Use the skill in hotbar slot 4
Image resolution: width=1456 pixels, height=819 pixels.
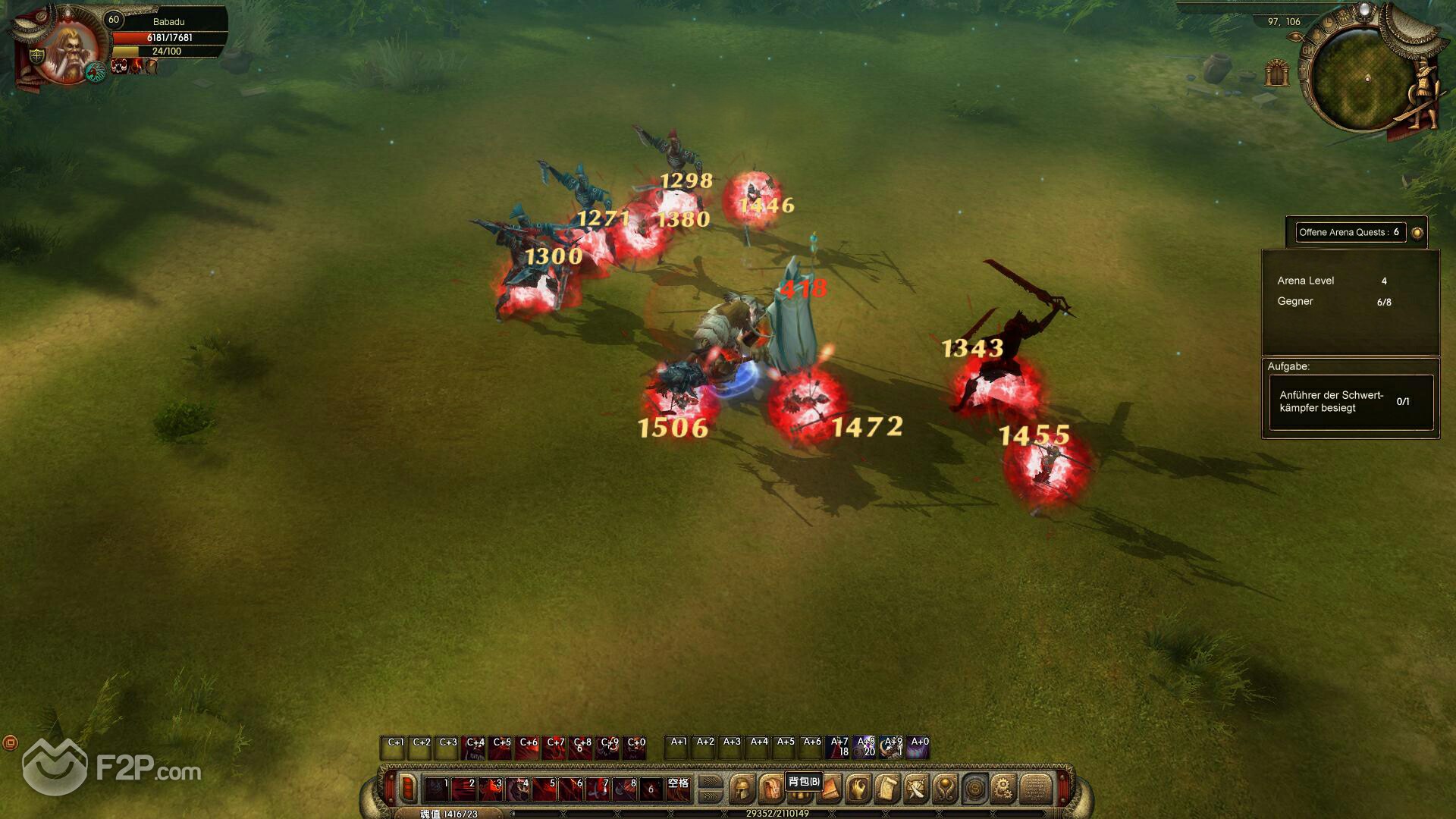click(517, 789)
